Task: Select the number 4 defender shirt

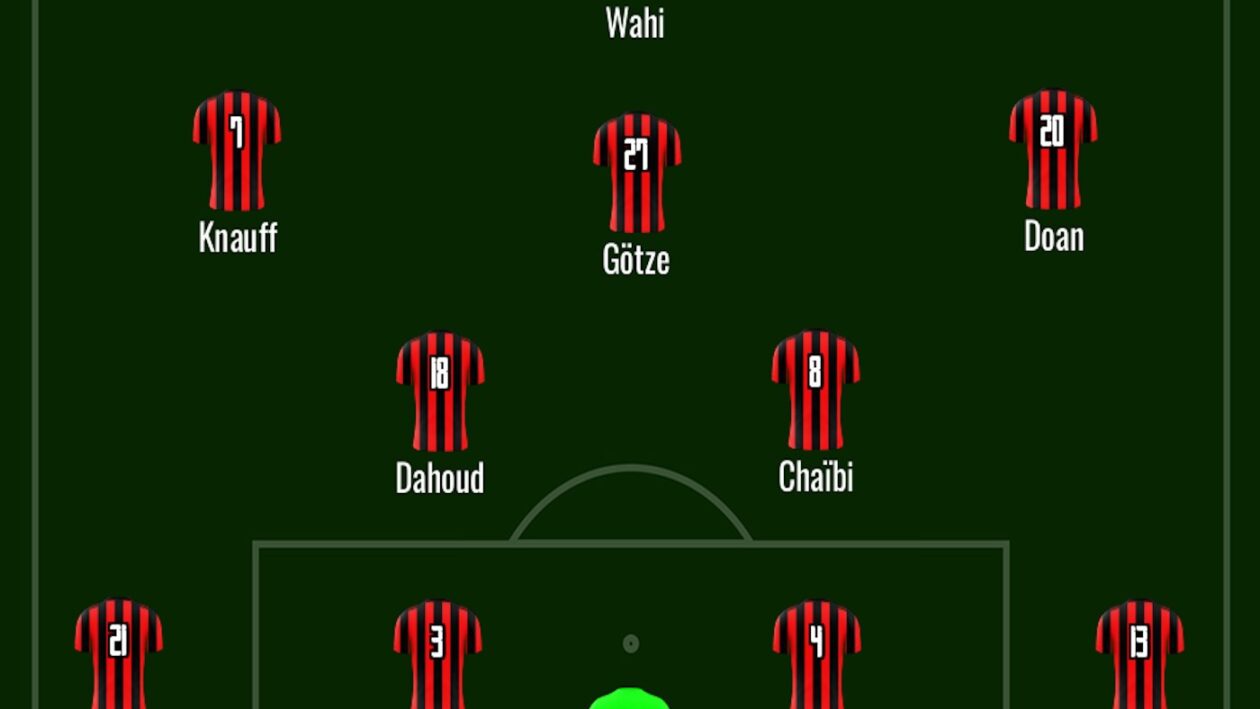Action: pos(817,655)
